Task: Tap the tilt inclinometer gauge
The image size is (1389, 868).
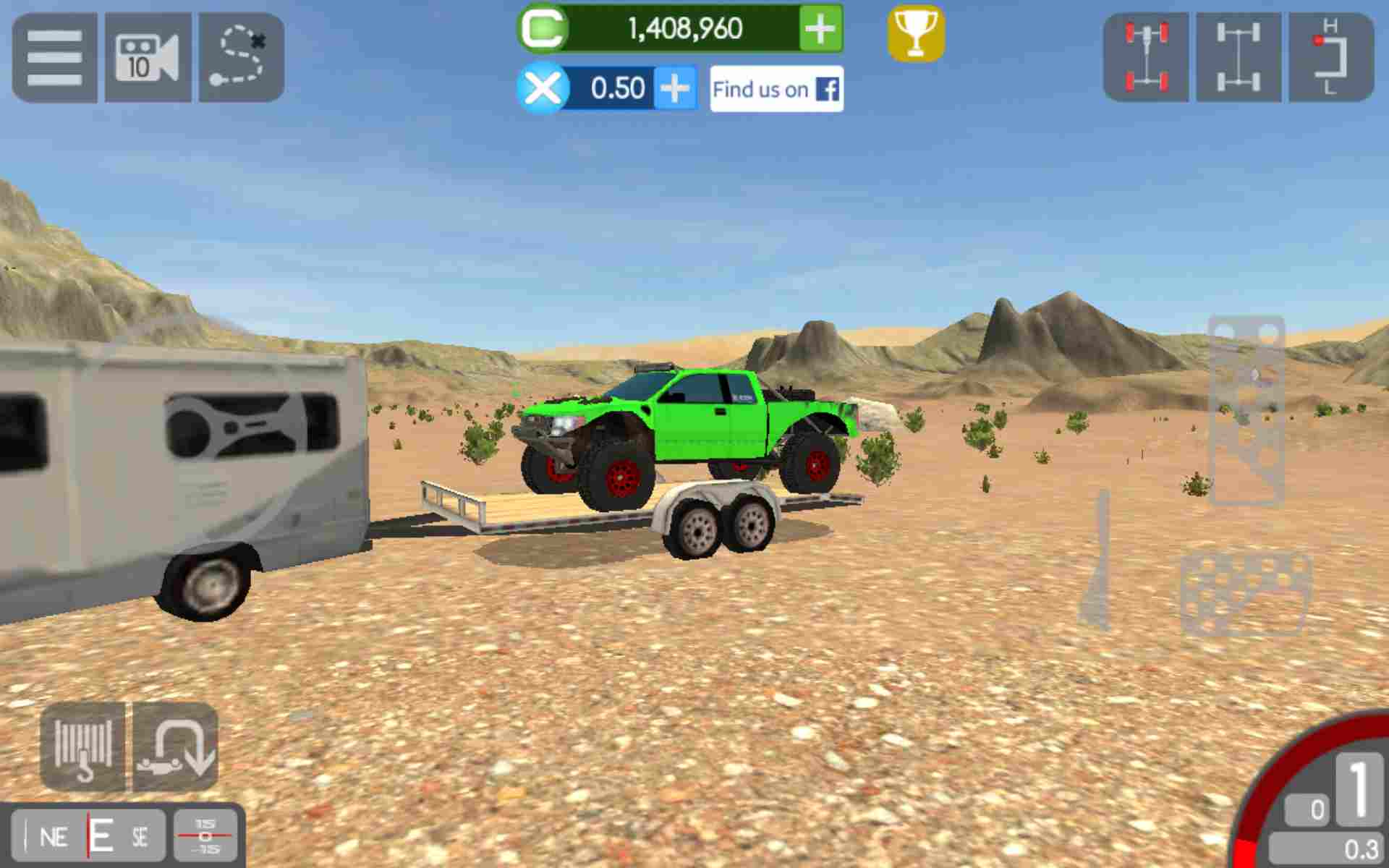Action: [205, 835]
